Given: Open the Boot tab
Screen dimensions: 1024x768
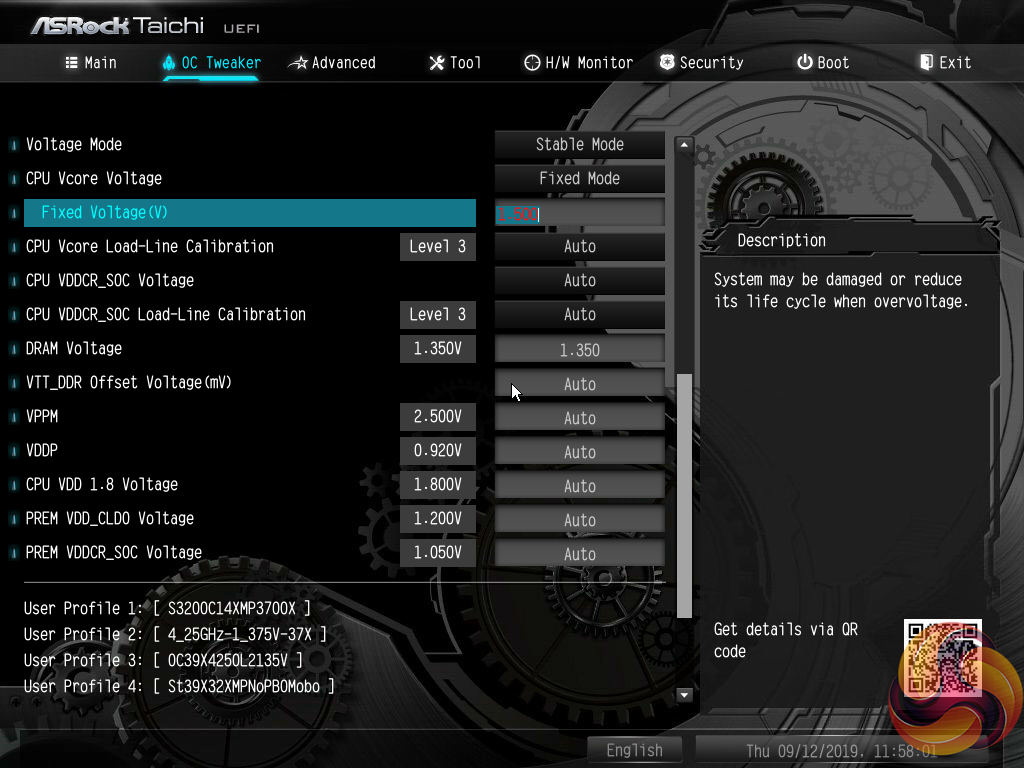Looking at the screenshot, I should (x=823, y=63).
